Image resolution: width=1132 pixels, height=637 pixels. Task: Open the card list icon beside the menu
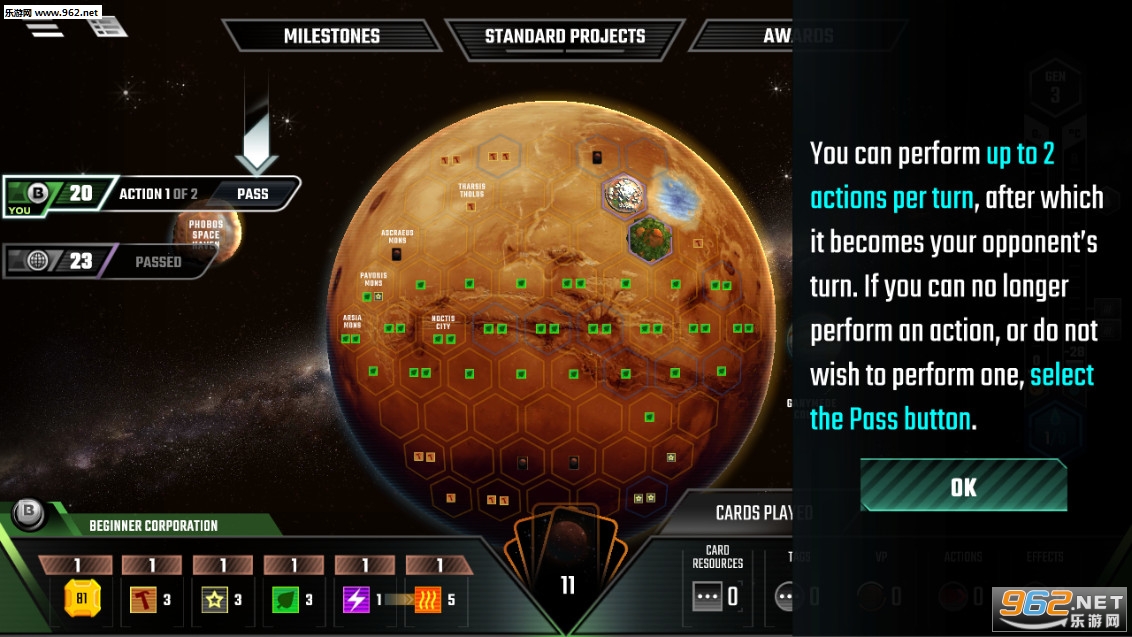coord(107,26)
